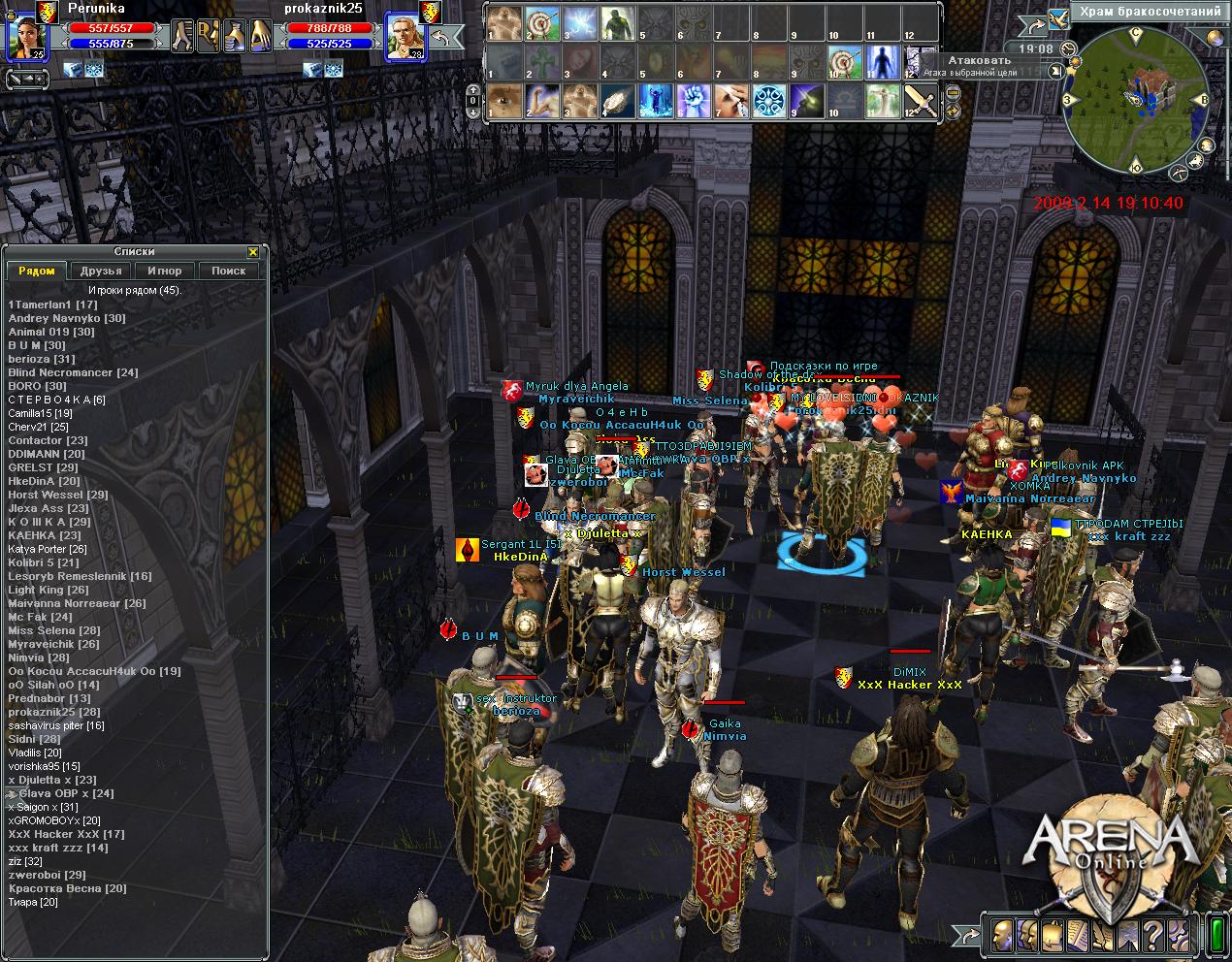
Task: Click the clock icon beside the minimap
Action: [x=1069, y=48]
